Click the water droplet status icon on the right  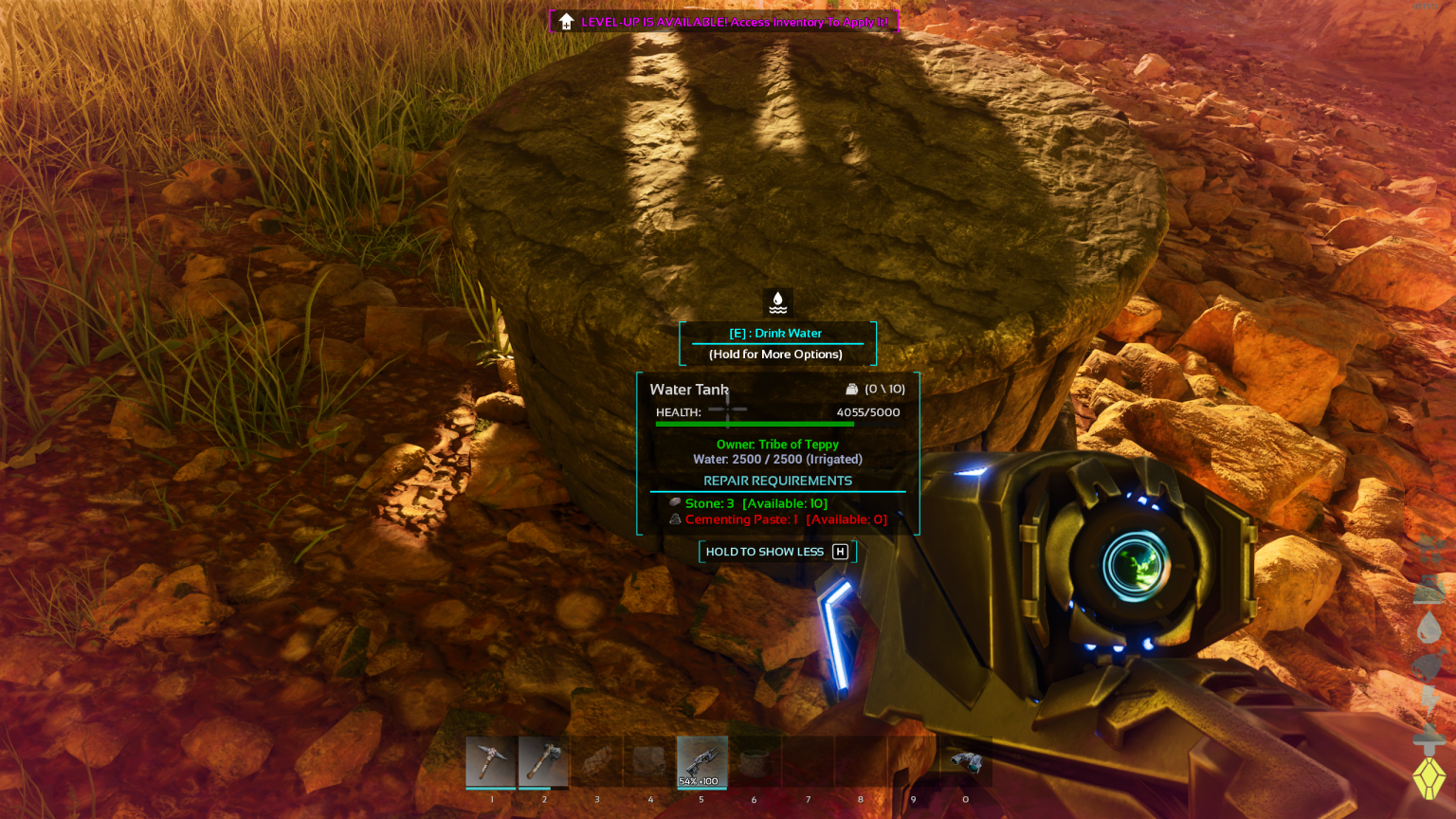(x=1429, y=626)
